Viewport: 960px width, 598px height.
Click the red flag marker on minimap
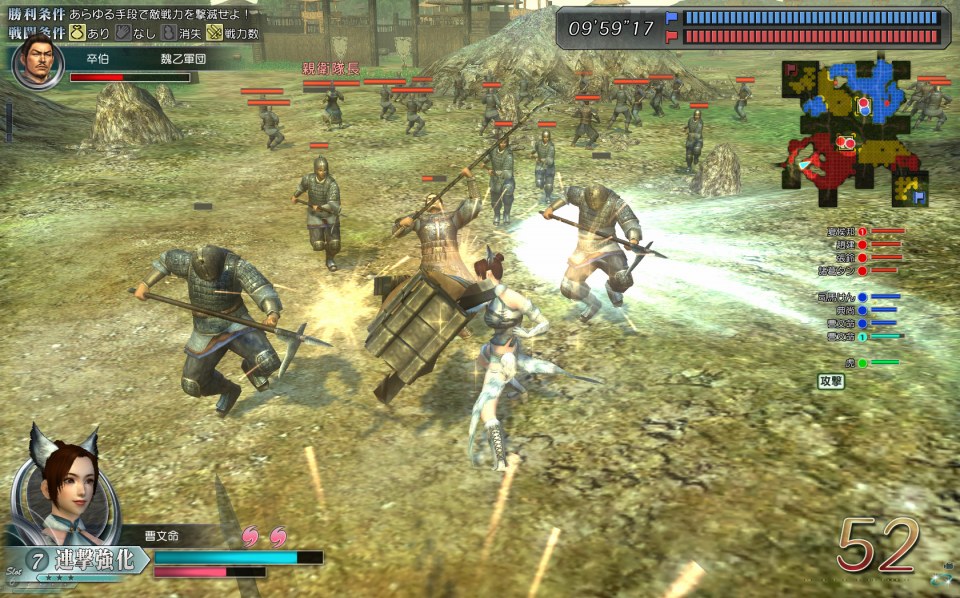tap(793, 69)
